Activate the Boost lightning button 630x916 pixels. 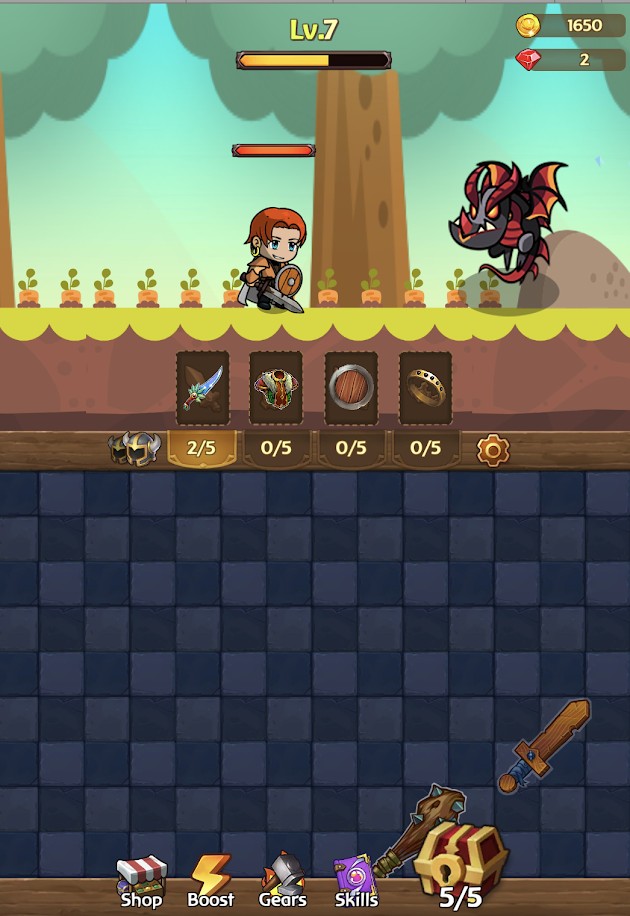point(211,881)
